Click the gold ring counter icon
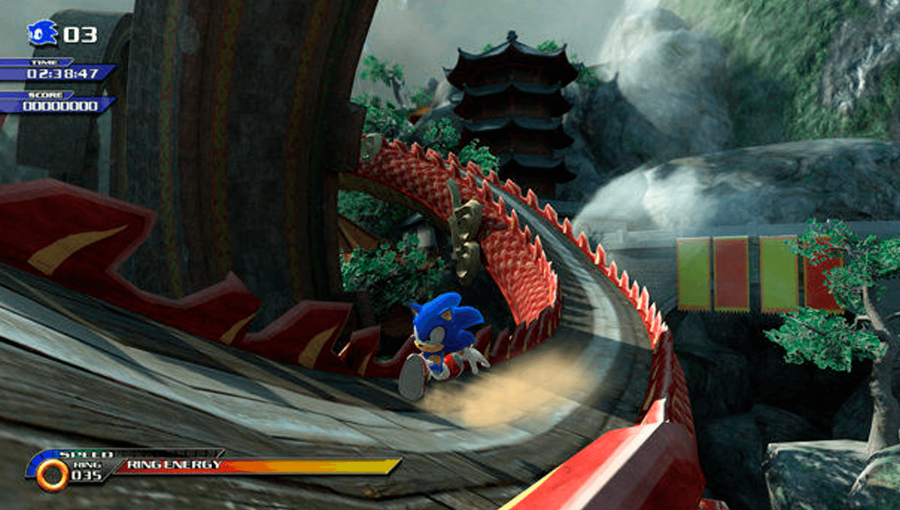The height and width of the screenshot is (510, 900). point(51,473)
